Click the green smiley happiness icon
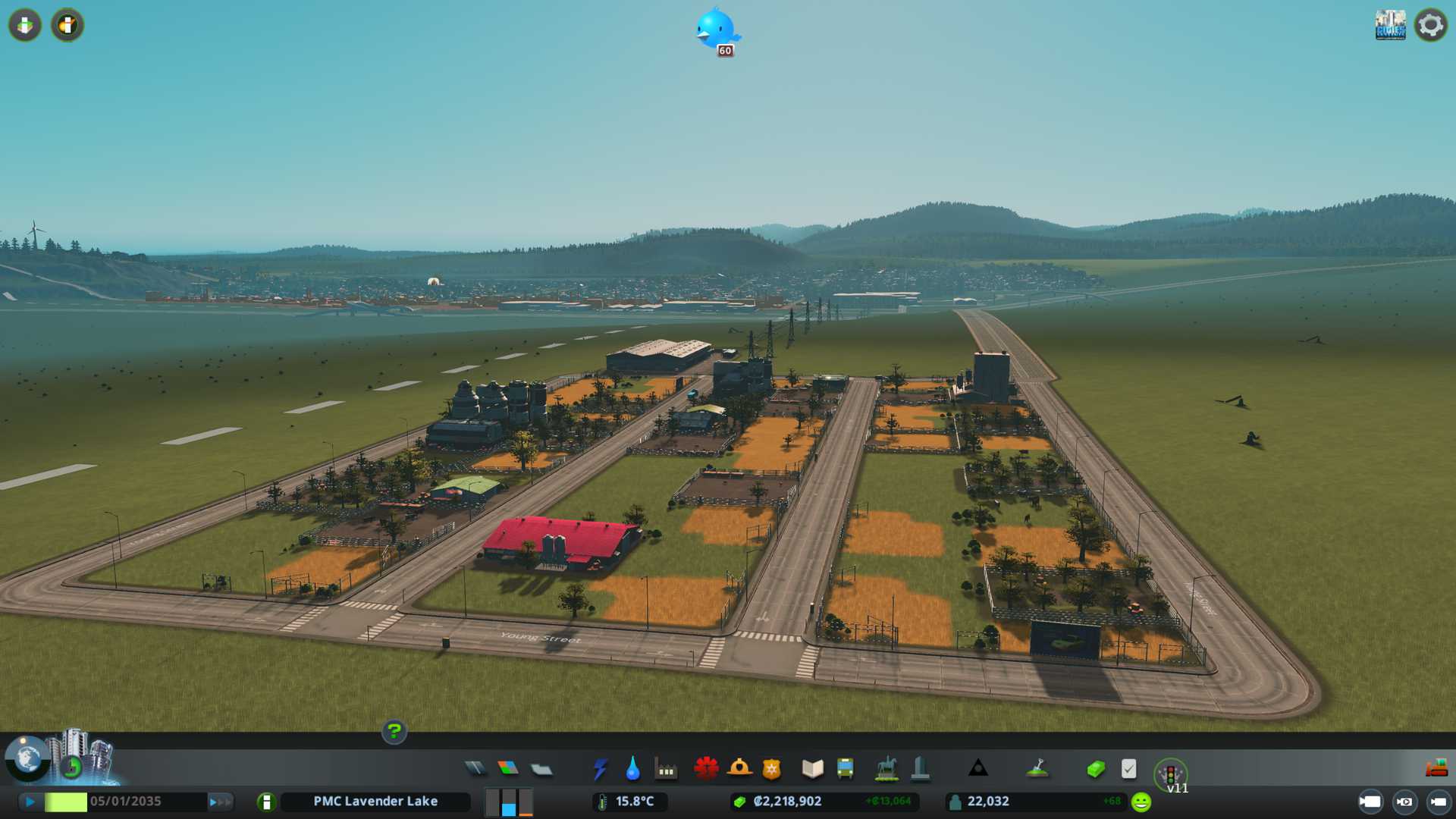The image size is (1456, 819). [x=1141, y=802]
